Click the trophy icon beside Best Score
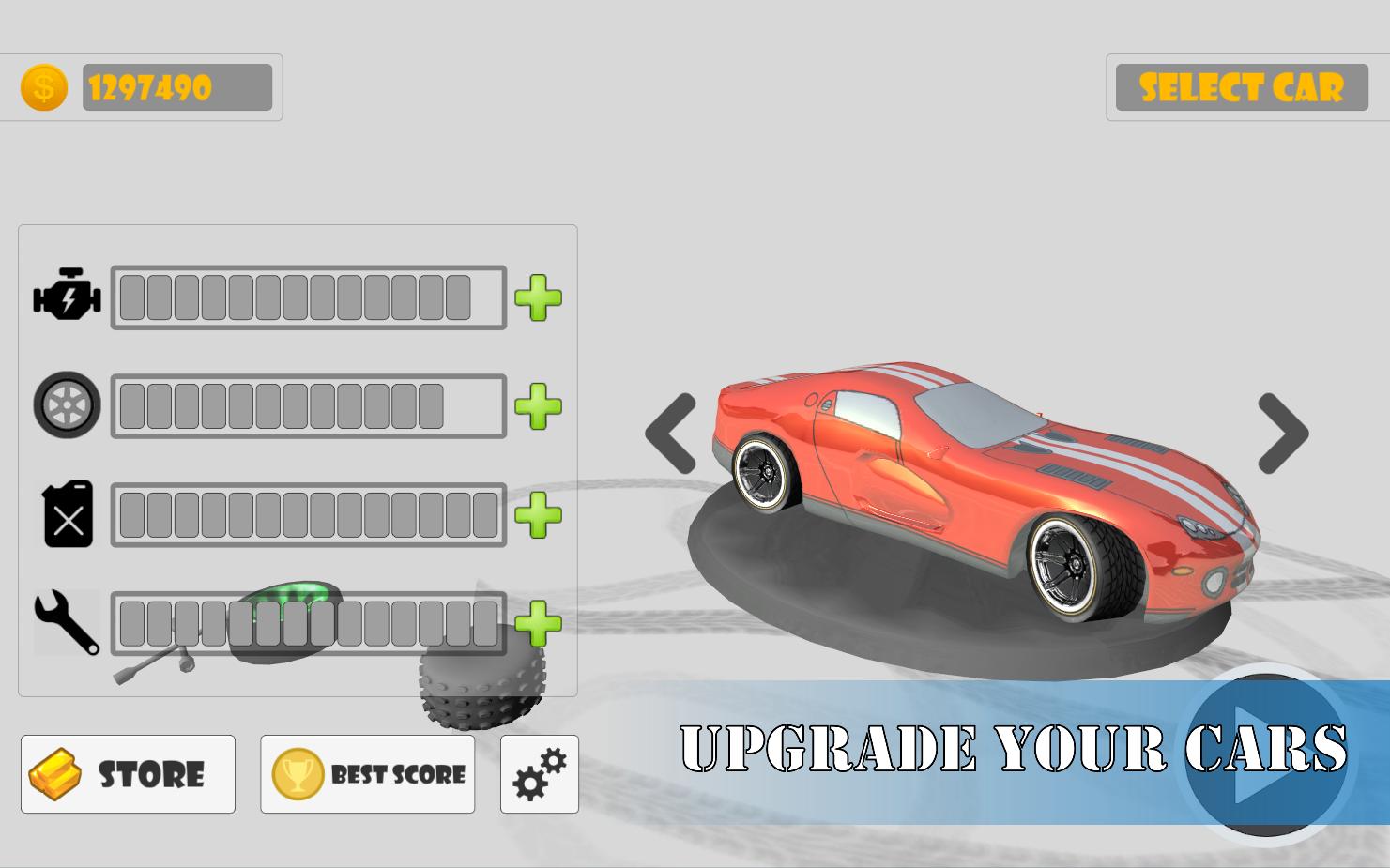The height and width of the screenshot is (868, 1390). (298, 773)
